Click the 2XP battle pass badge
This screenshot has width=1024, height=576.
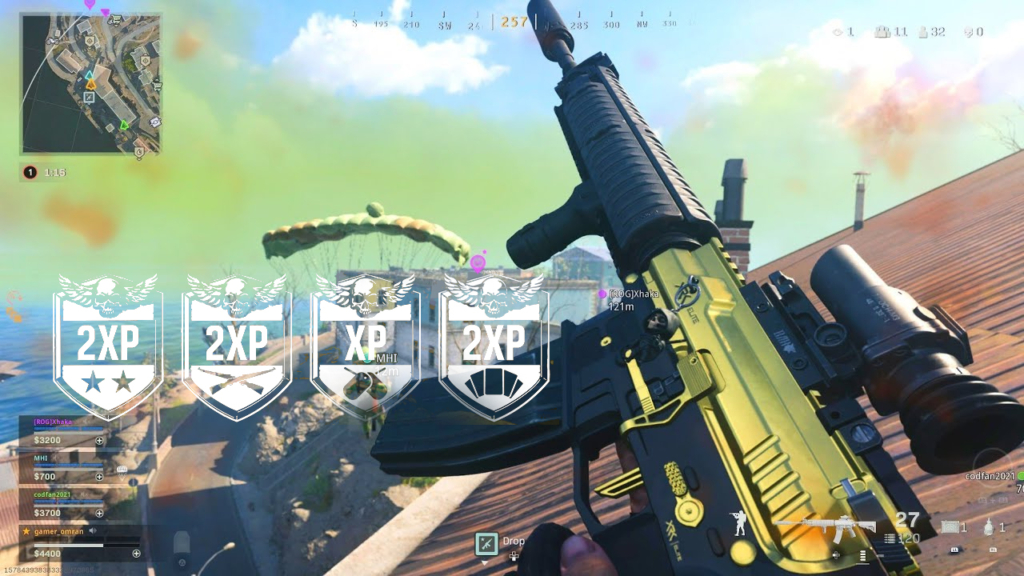coord(492,343)
